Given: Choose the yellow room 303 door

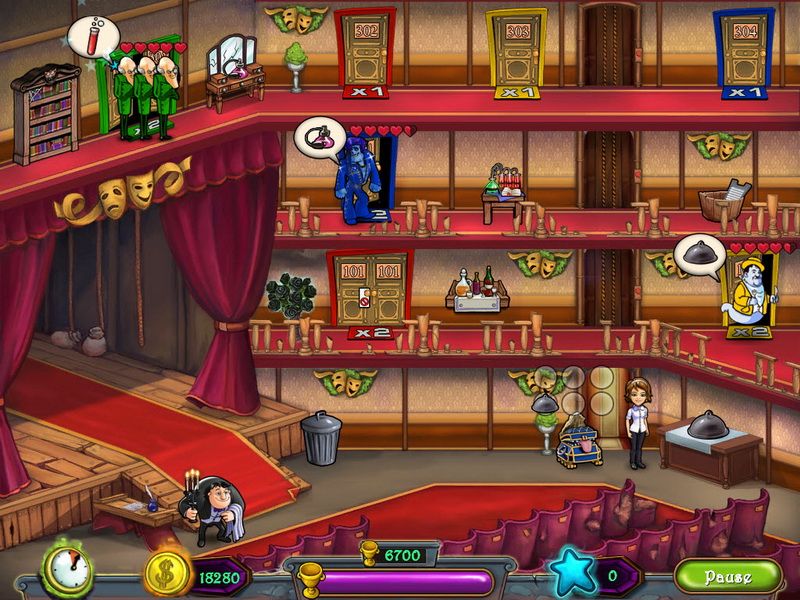Looking at the screenshot, I should (x=516, y=50).
